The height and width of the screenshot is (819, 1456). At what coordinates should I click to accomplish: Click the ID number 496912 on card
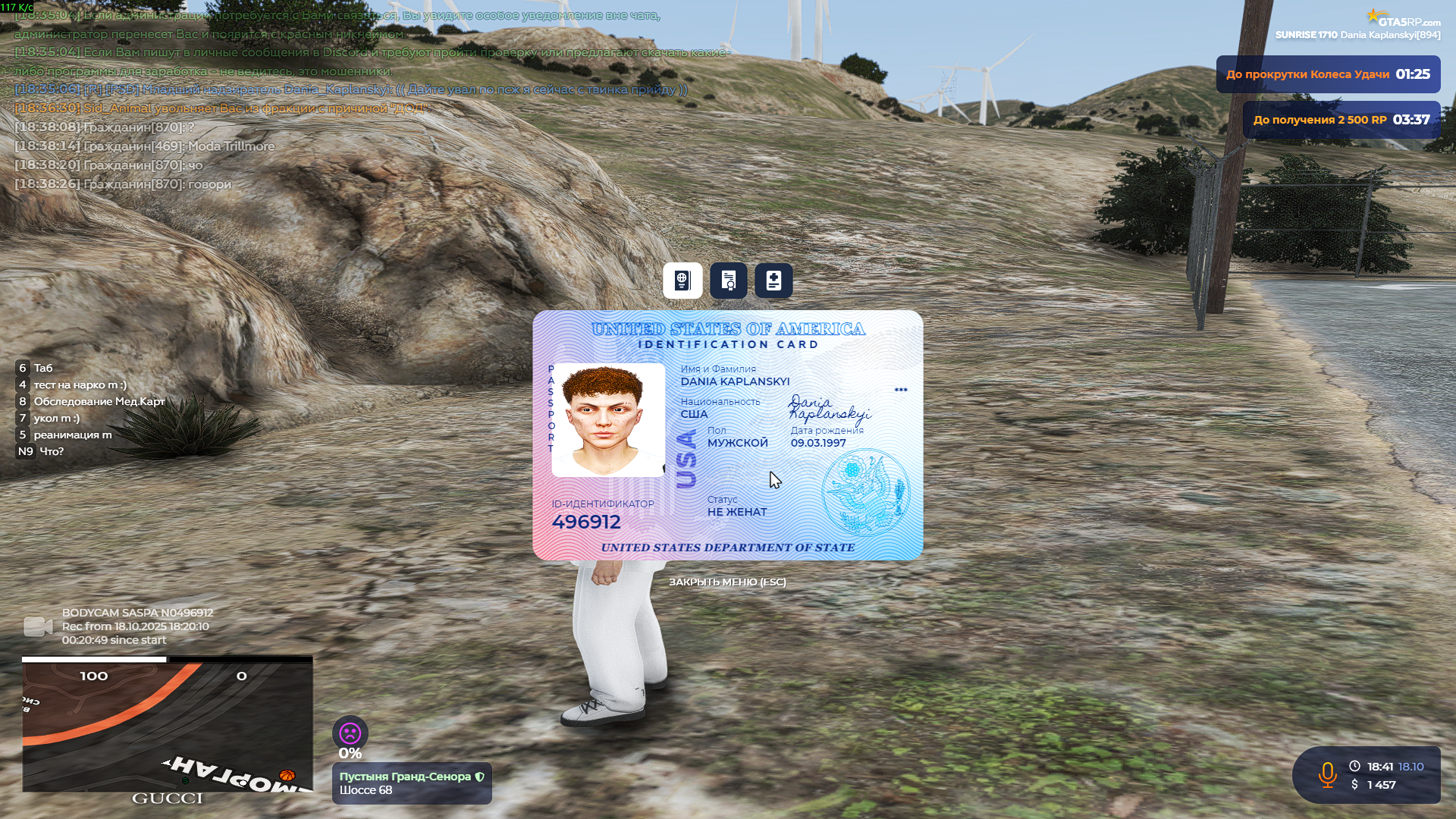click(x=585, y=522)
